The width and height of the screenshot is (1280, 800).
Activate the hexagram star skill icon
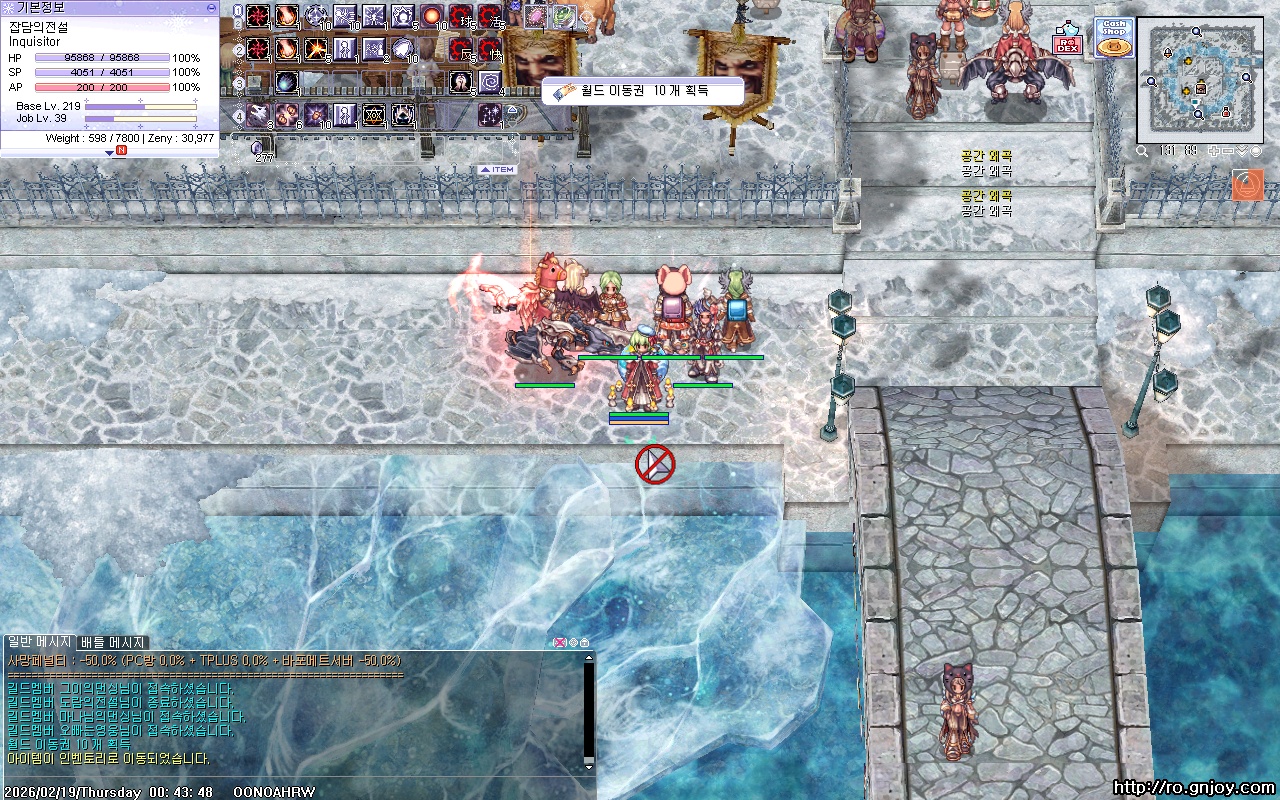[374, 113]
